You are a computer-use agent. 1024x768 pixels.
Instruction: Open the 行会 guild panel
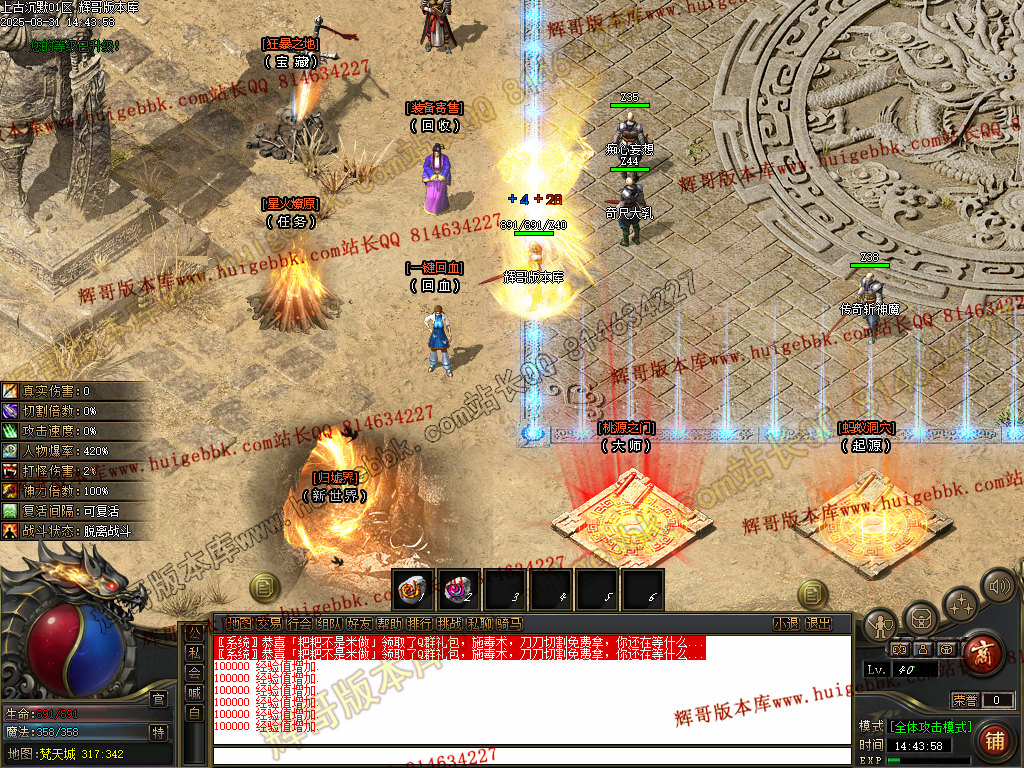click(x=299, y=623)
